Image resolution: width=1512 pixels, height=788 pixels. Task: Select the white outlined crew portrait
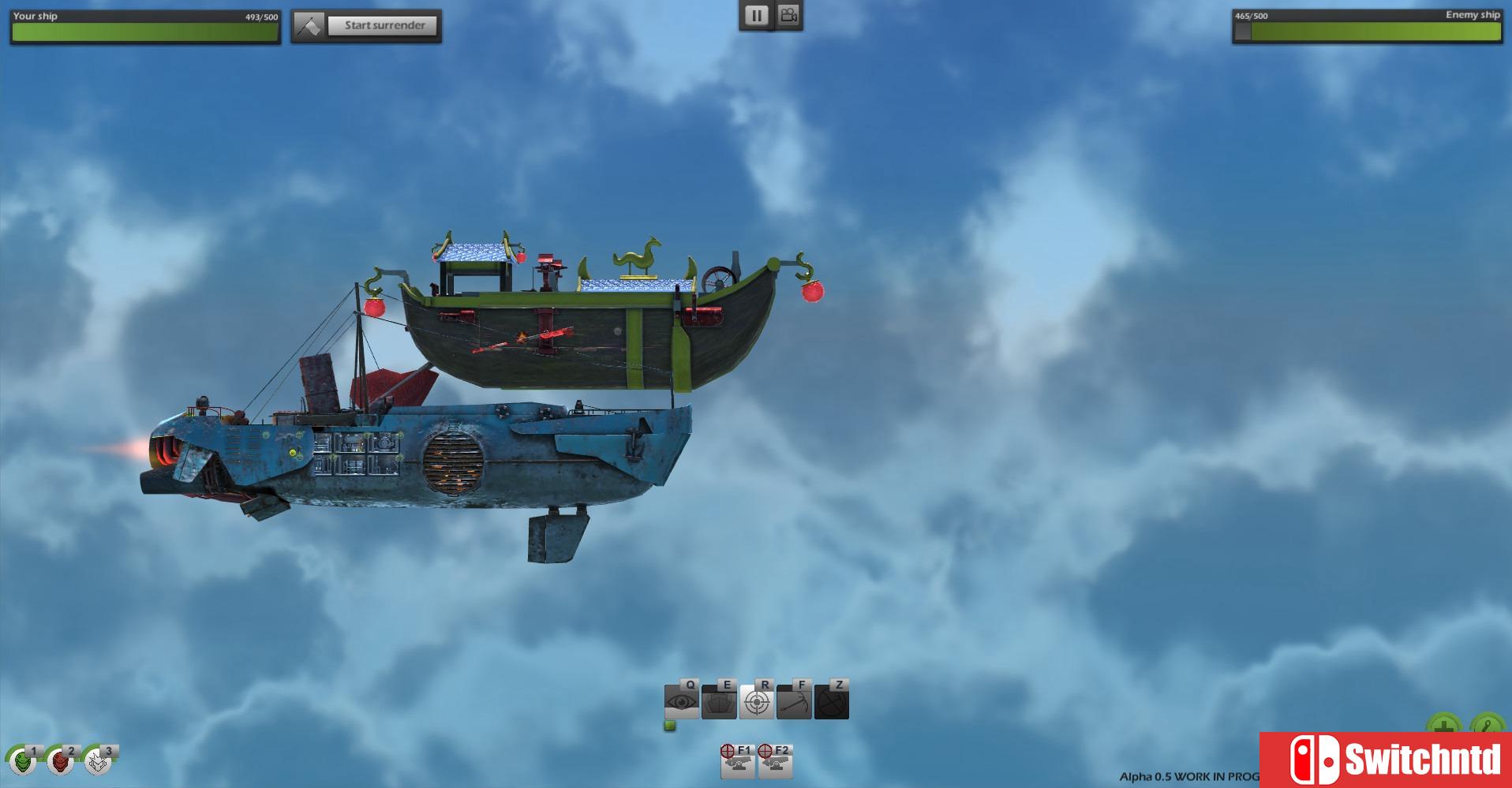click(97, 761)
